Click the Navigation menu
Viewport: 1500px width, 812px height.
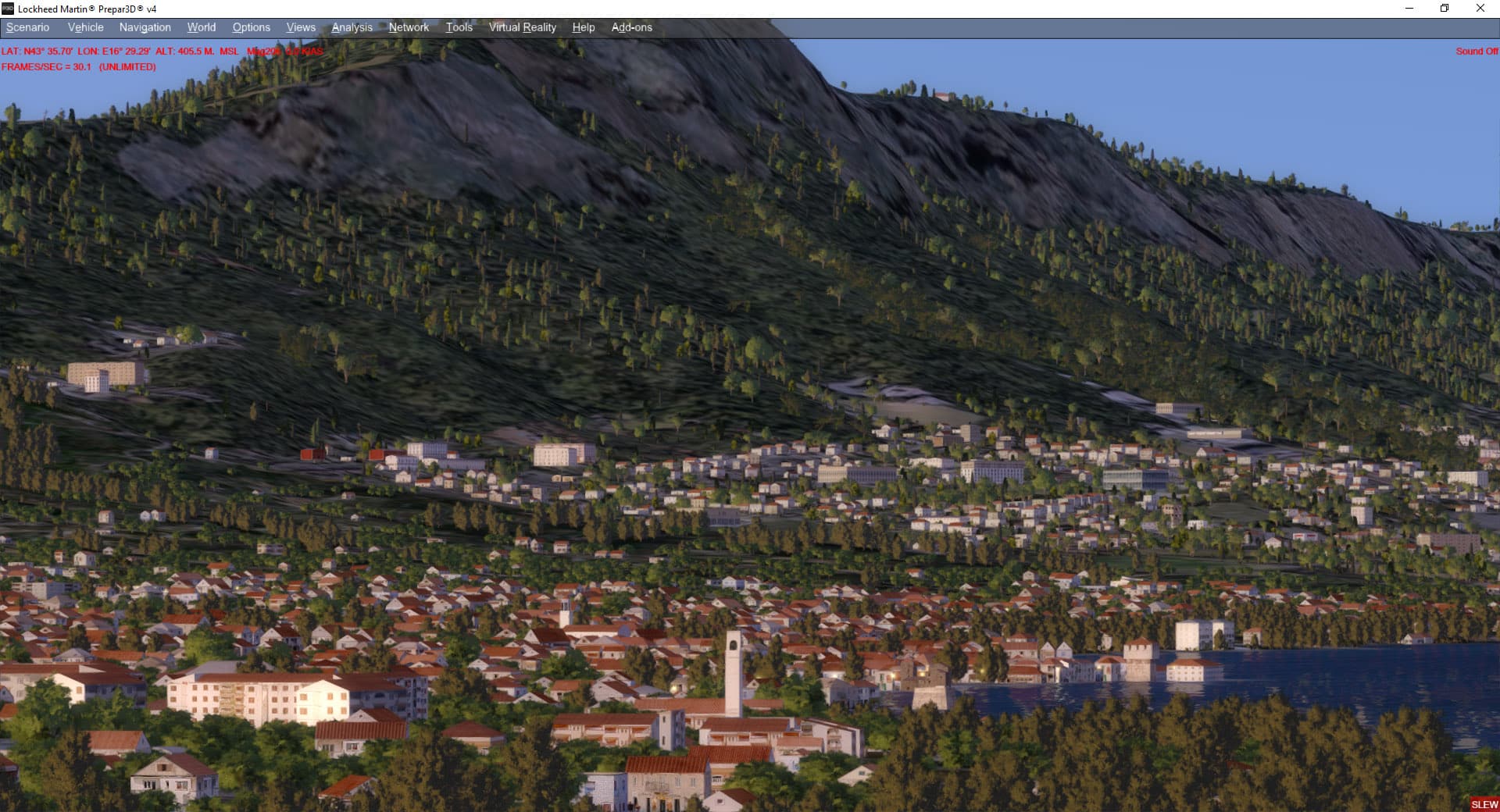[x=145, y=27]
